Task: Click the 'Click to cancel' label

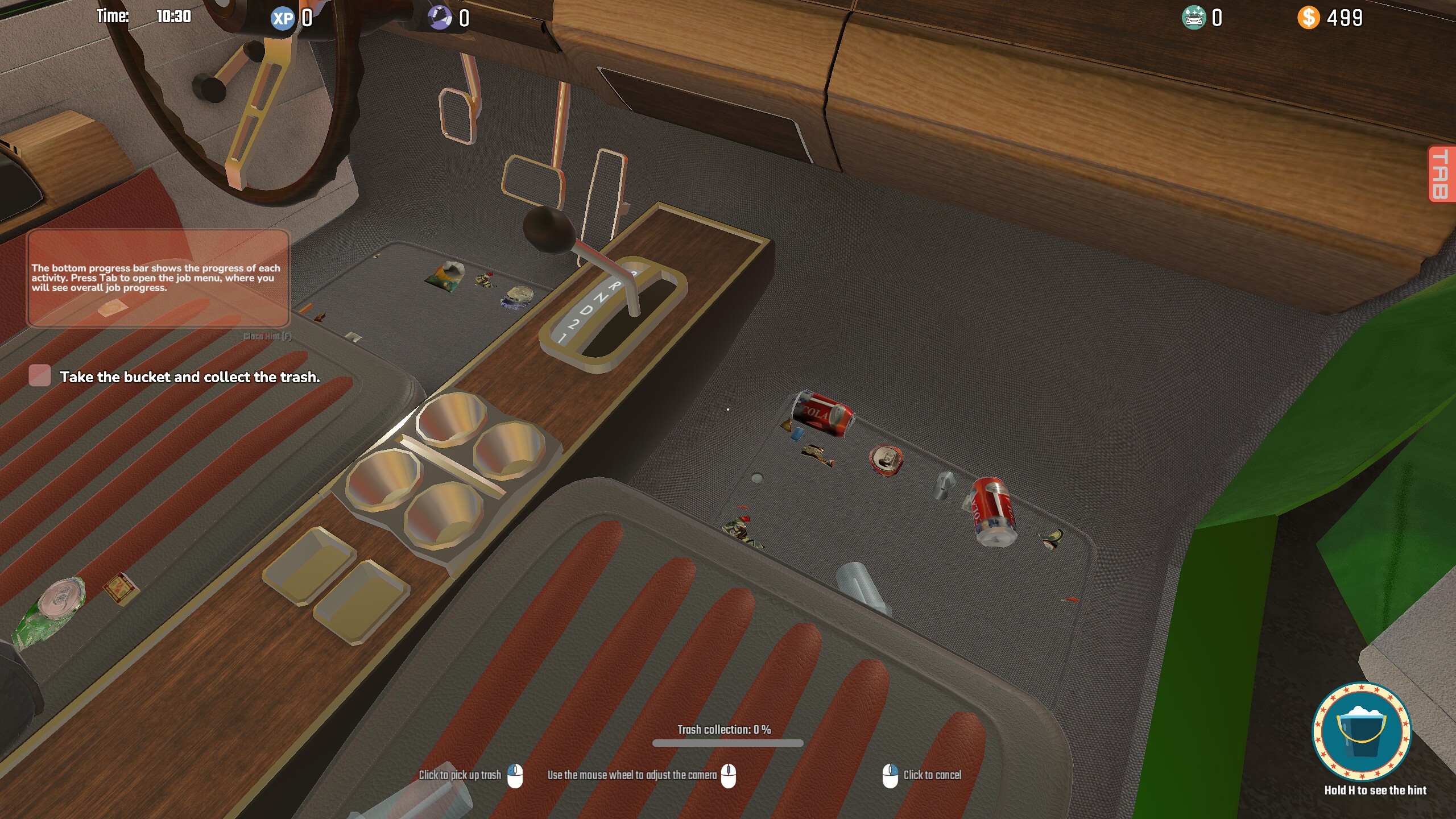Action: click(931, 775)
